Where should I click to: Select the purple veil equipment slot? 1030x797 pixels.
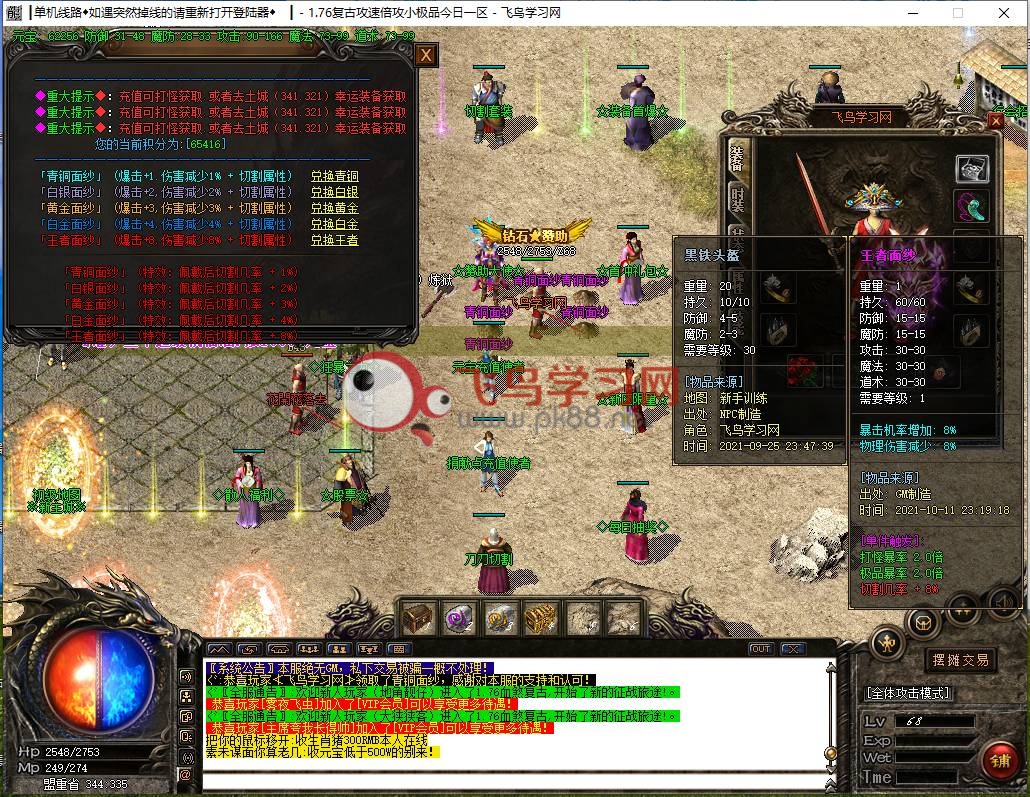pyautogui.click(x=971, y=207)
